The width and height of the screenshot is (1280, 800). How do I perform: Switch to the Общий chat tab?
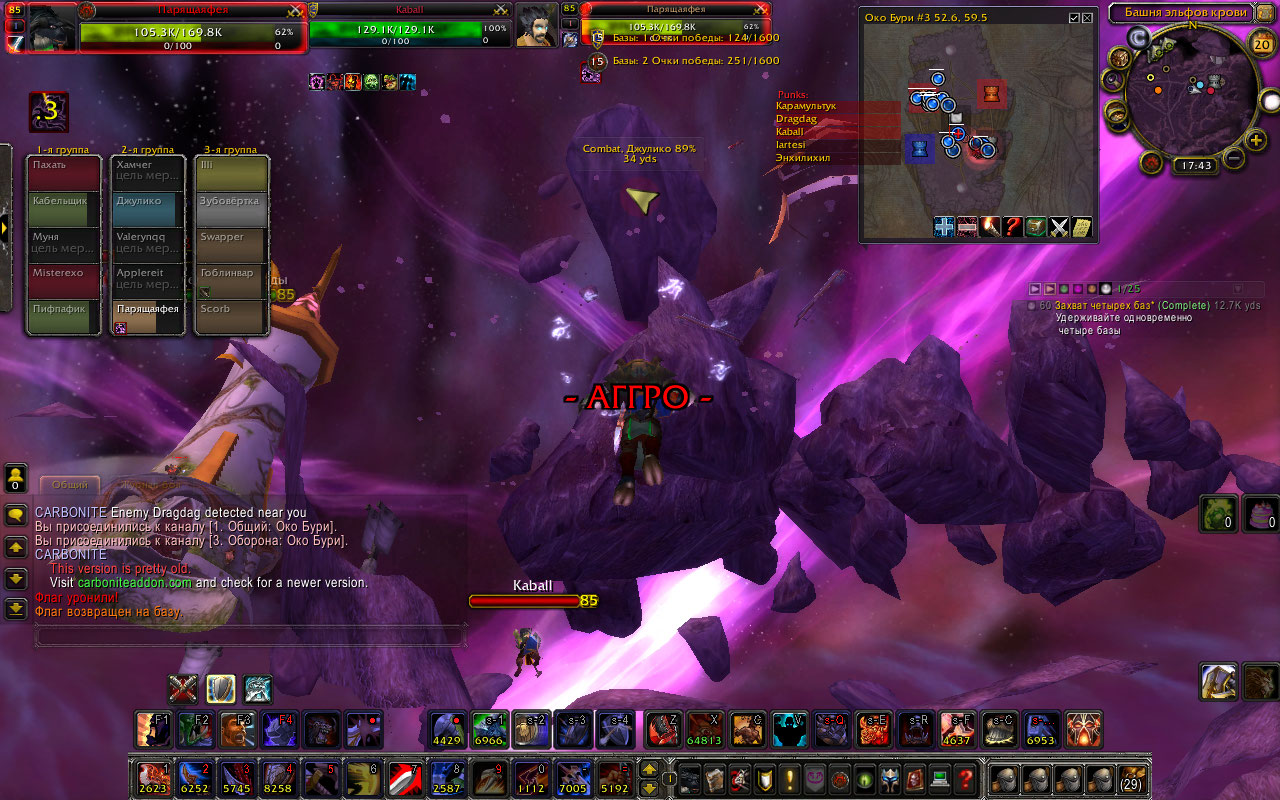coord(69,485)
